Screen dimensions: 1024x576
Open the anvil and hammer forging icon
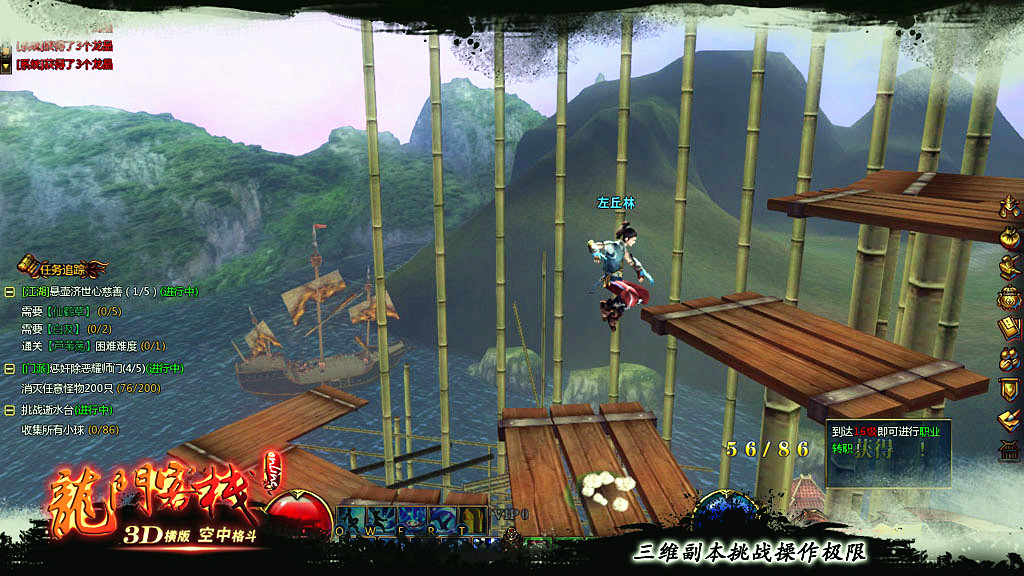click(1010, 267)
